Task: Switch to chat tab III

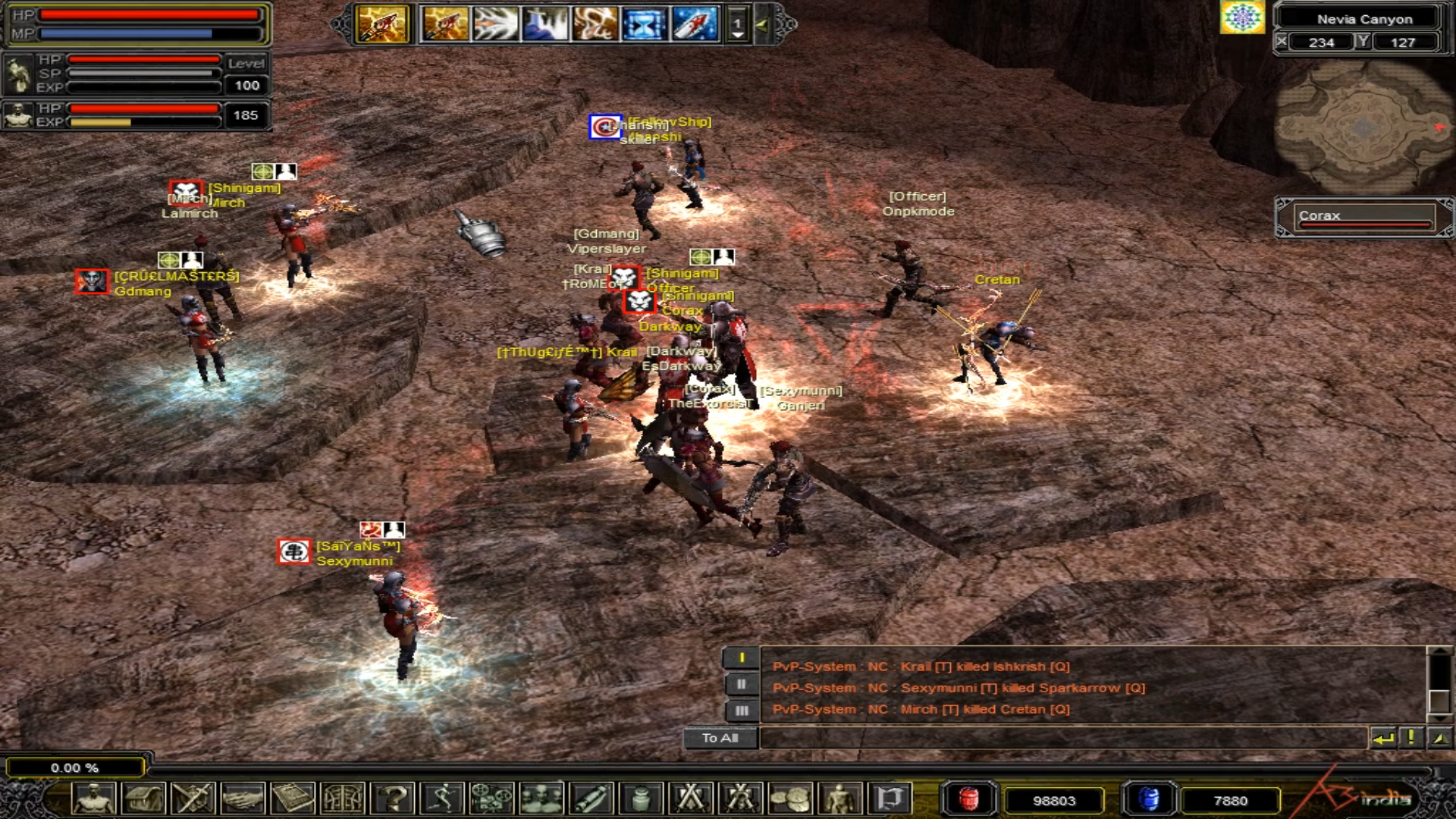Action: [741, 711]
